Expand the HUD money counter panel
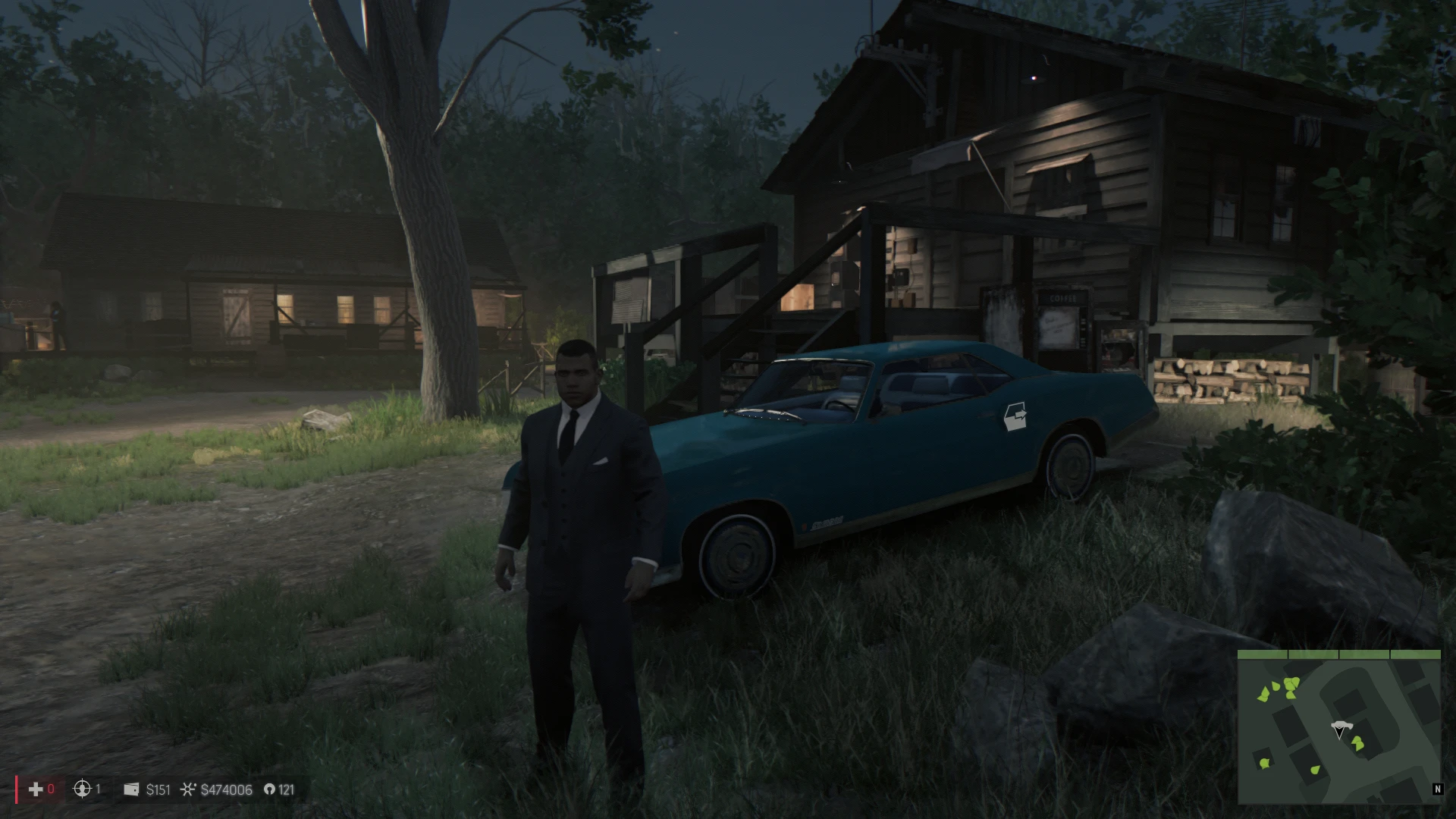Screen dimensions: 1456x819 (x=190, y=789)
